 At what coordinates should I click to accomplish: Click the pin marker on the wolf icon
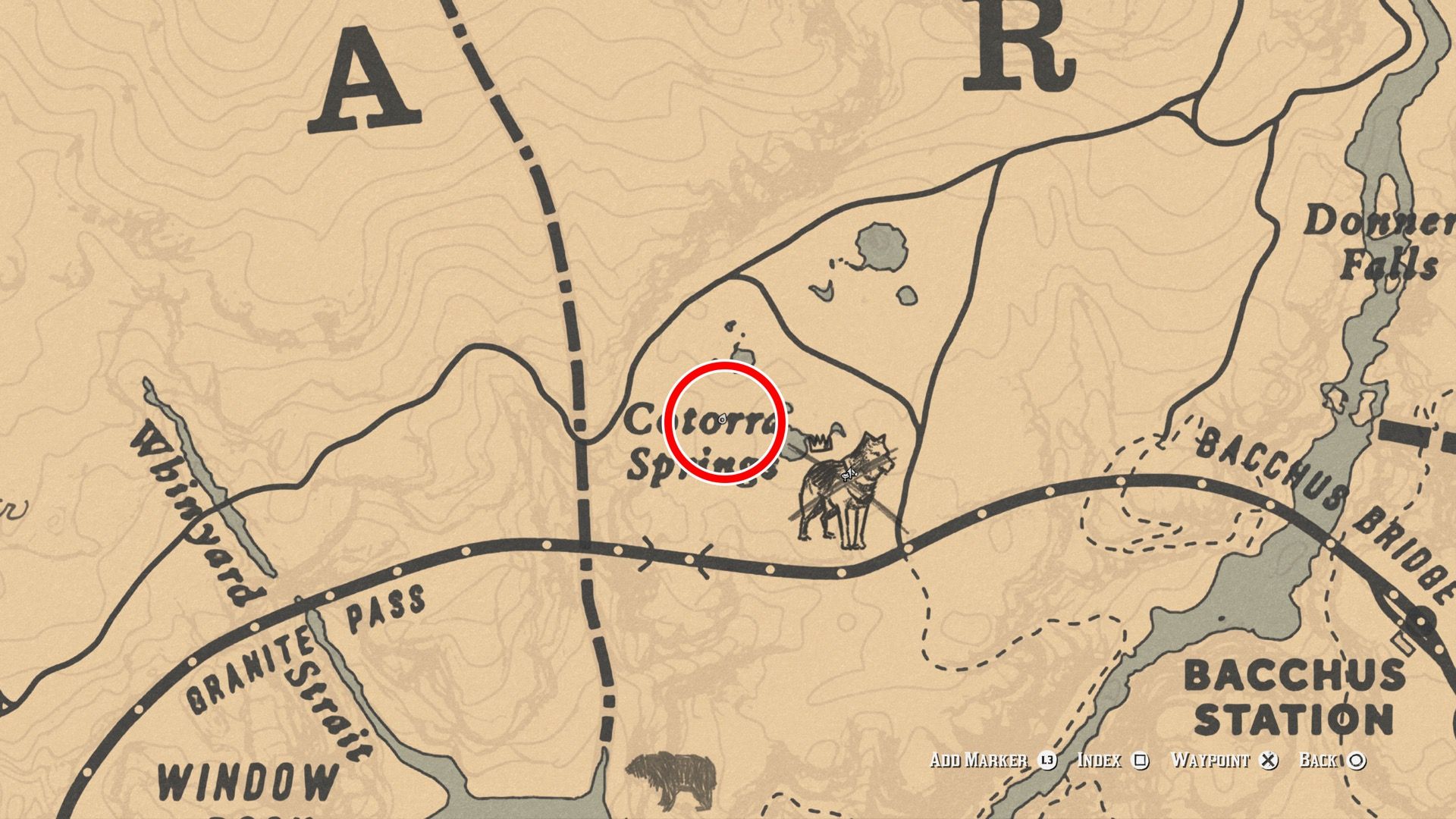pyautogui.click(x=849, y=474)
